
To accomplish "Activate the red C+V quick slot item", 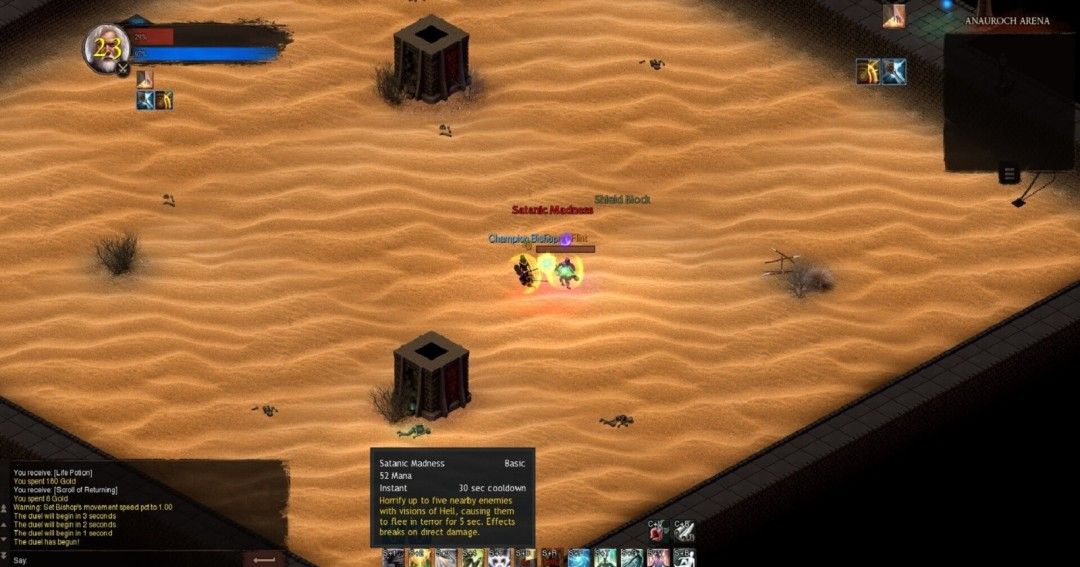I will tap(657, 533).
